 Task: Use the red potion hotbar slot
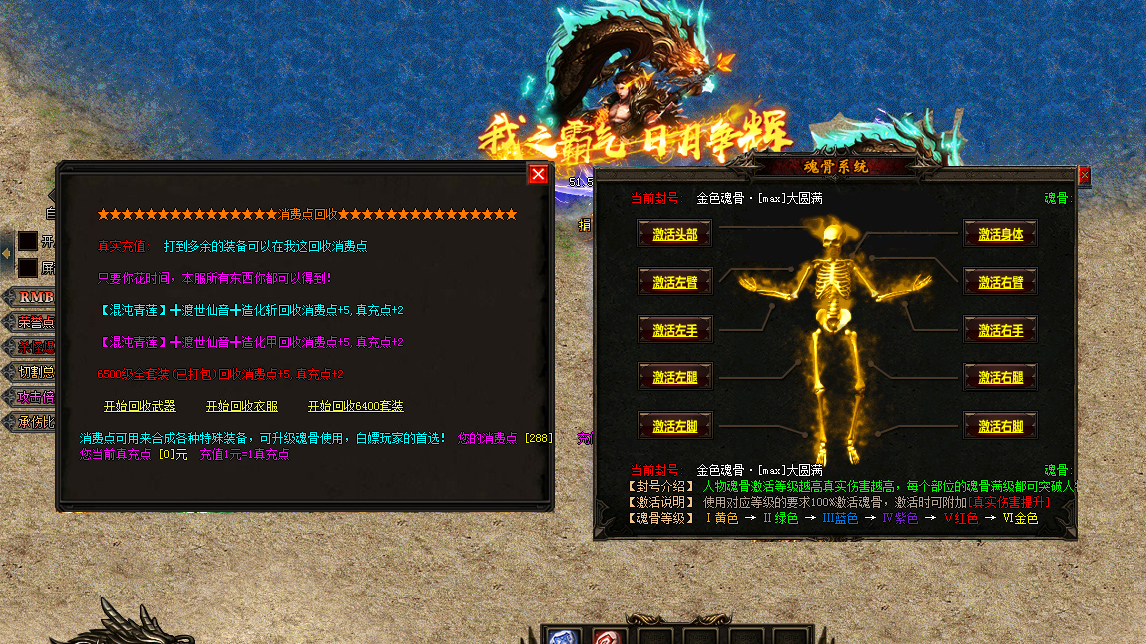pos(607,637)
